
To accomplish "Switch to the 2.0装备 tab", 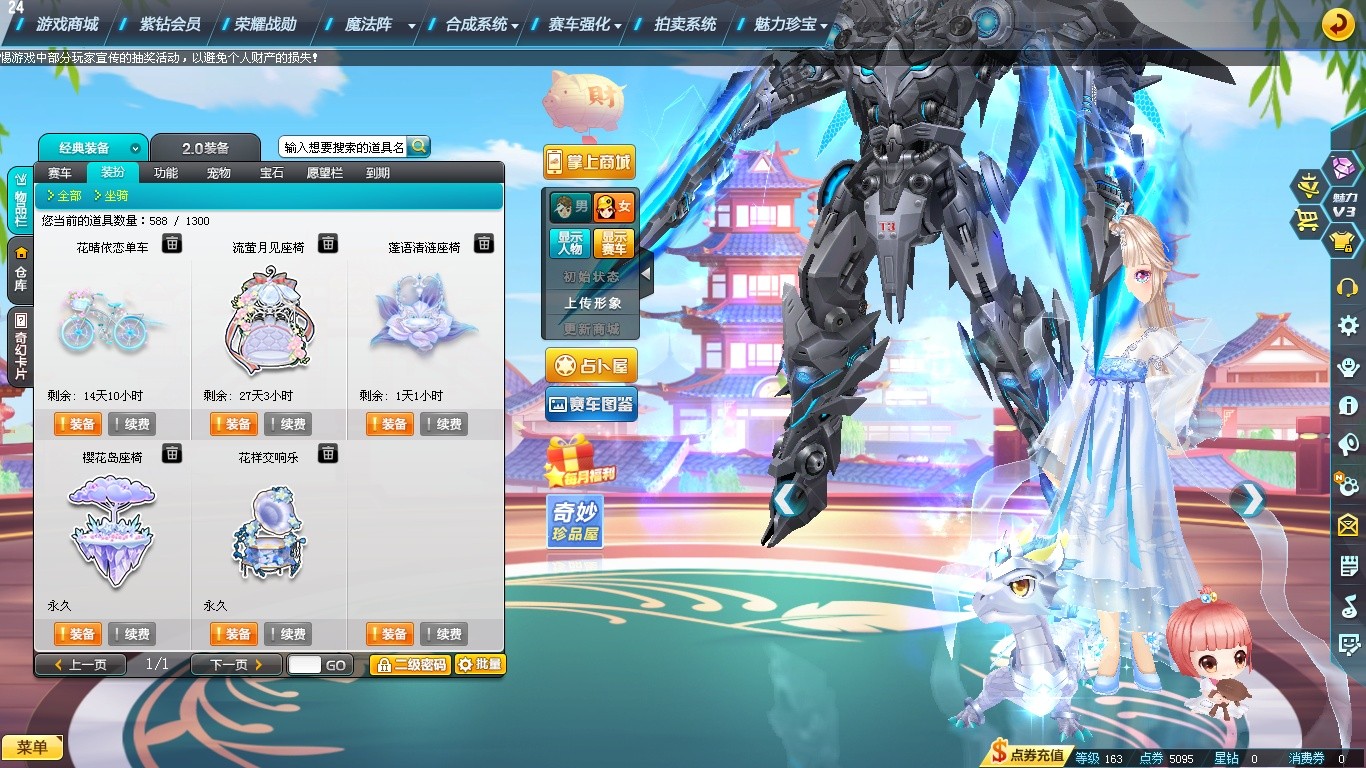I will [x=207, y=147].
